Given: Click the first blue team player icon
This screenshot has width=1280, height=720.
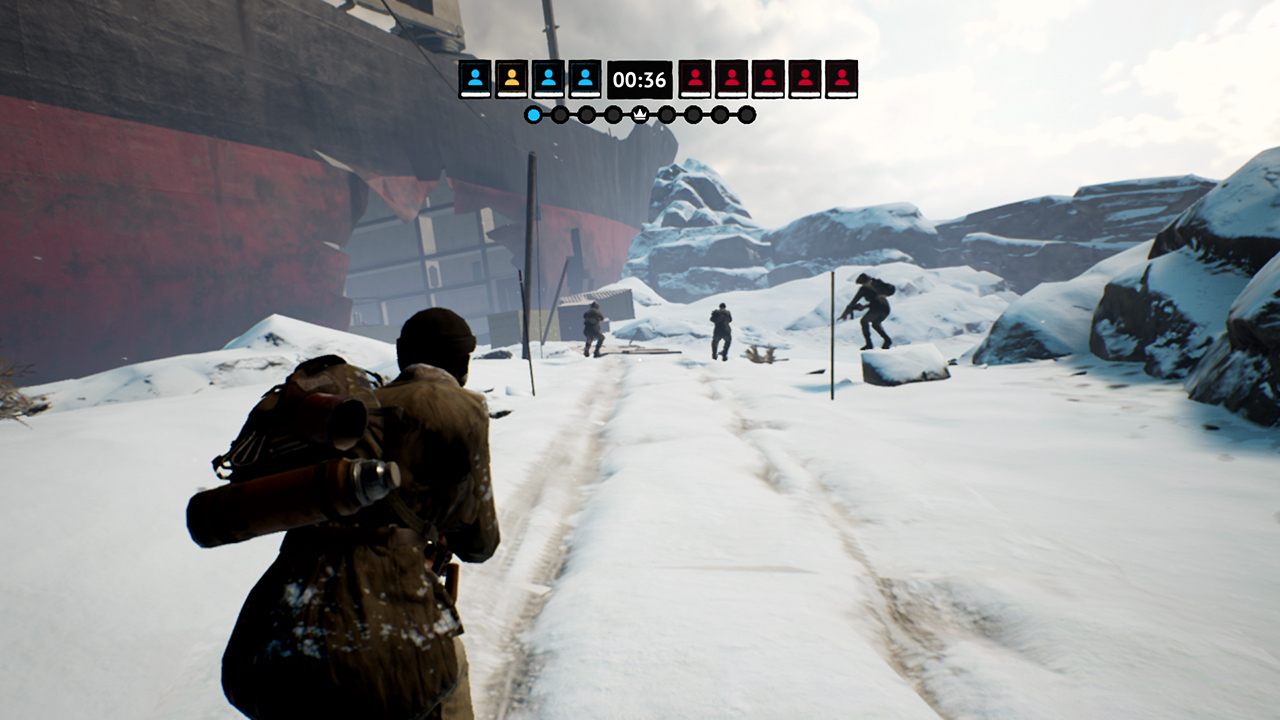Looking at the screenshot, I should point(474,78).
